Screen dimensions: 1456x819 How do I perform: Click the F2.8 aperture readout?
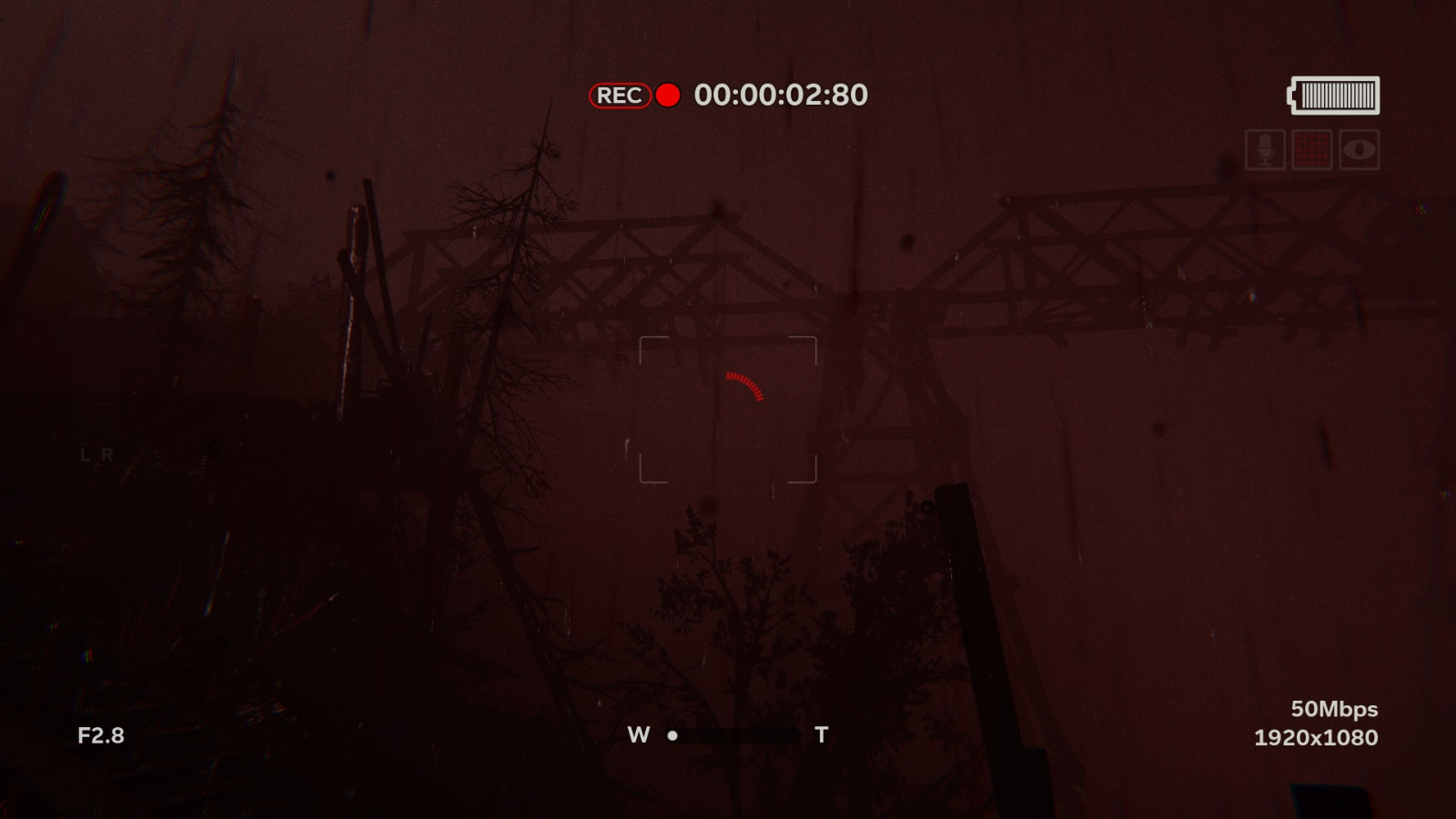pos(100,734)
